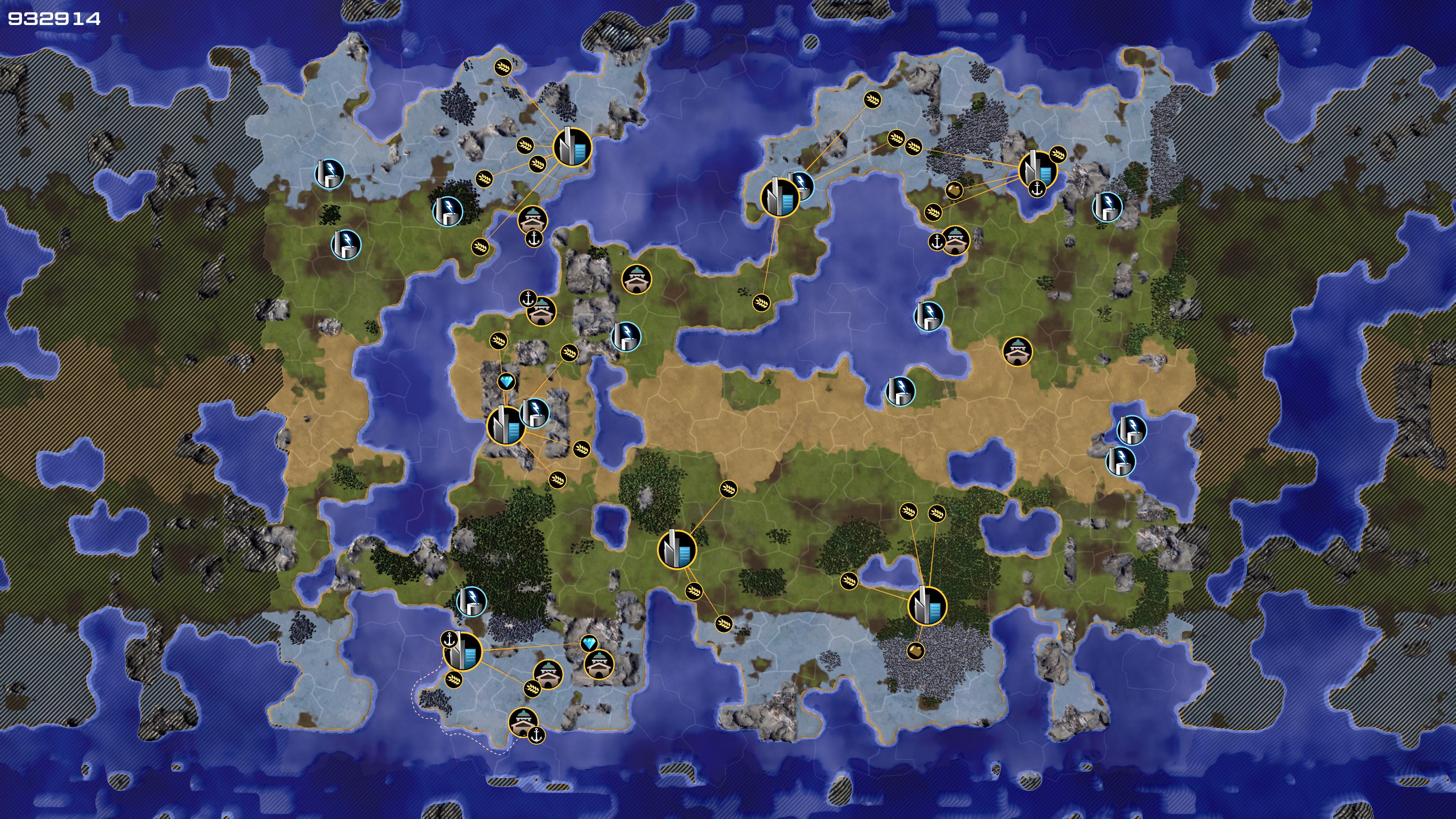Click the diamond marker touching a domed building
Viewport: 1456px width, 819px height.
[589, 644]
